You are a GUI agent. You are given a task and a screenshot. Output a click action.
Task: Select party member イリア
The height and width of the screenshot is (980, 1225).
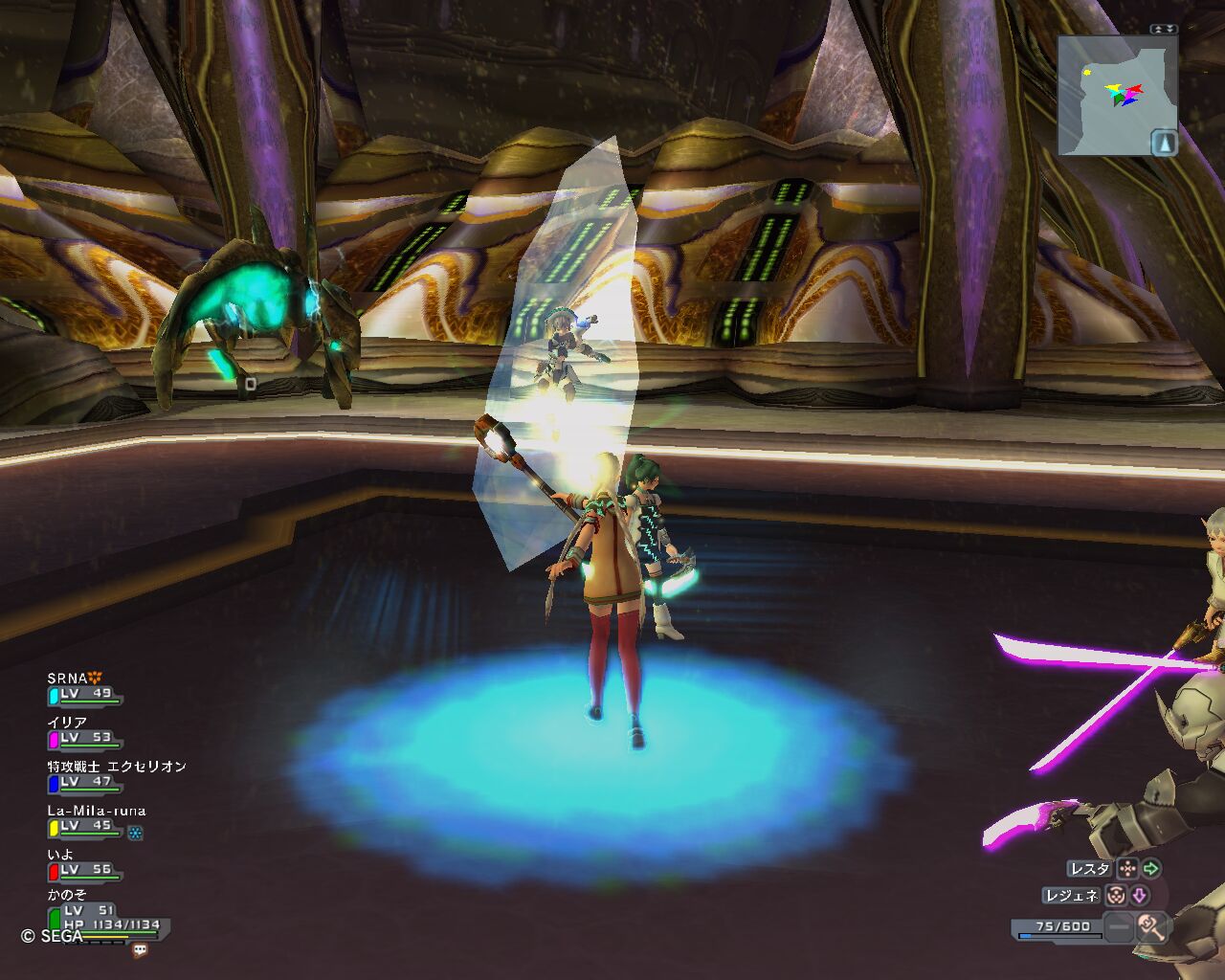(84, 731)
